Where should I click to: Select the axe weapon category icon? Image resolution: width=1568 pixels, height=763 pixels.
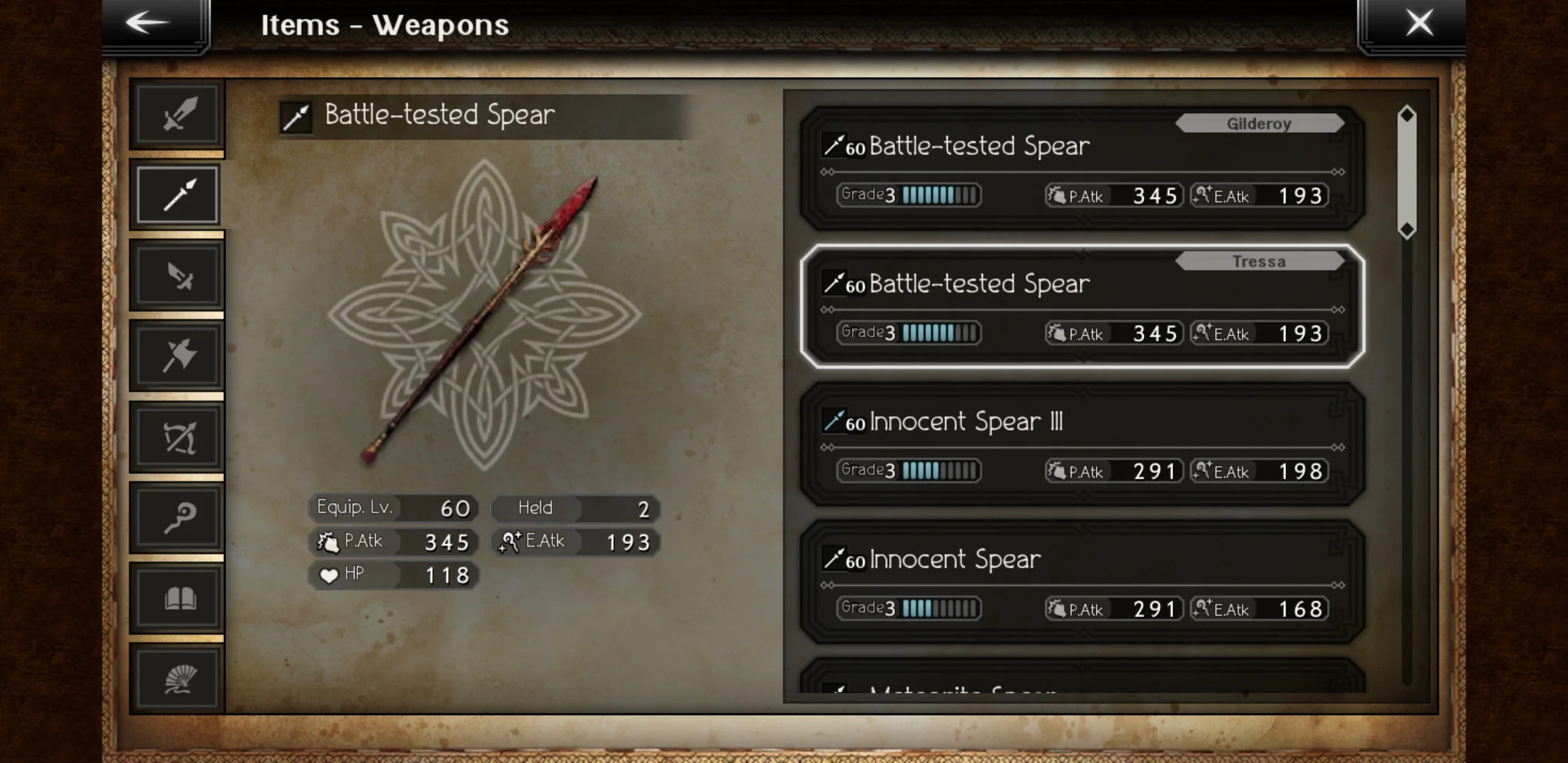tap(177, 355)
